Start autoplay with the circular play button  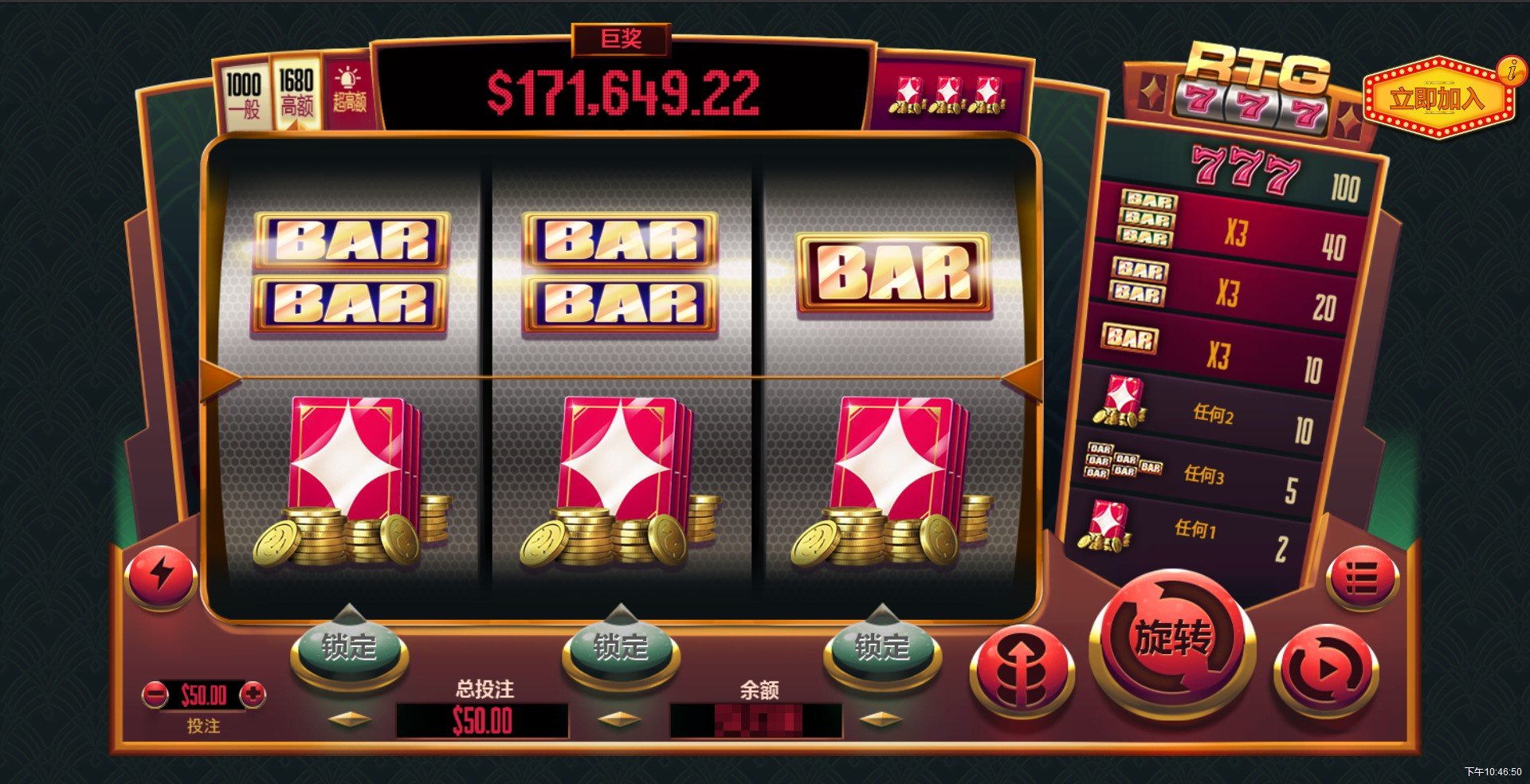pyautogui.click(x=1326, y=670)
